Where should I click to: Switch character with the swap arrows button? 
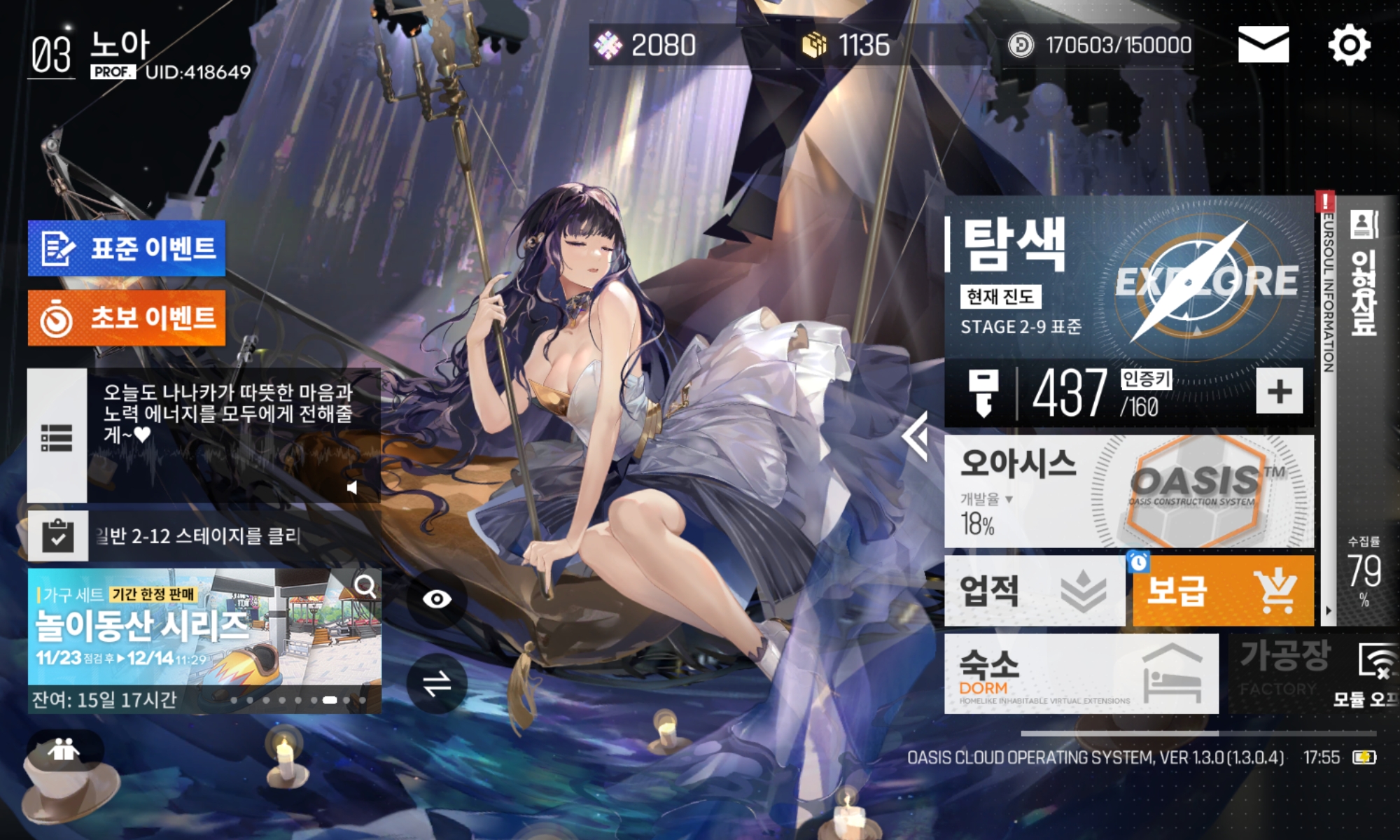coord(437,684)
